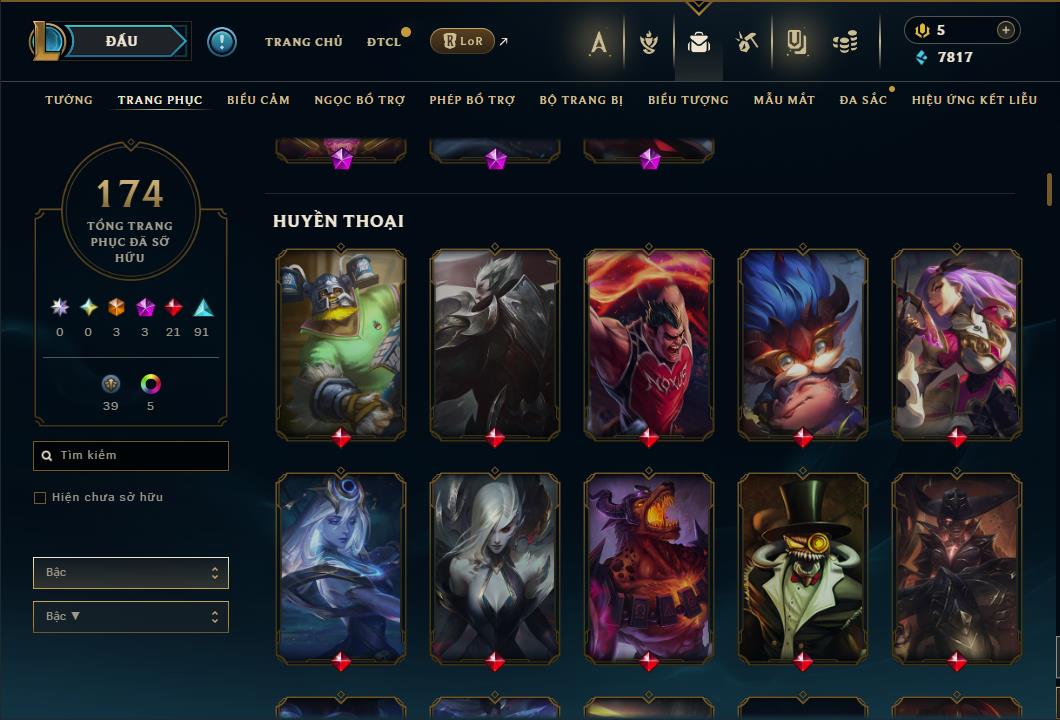
Task: Click the exclamation alert icon
Action: 222,41
